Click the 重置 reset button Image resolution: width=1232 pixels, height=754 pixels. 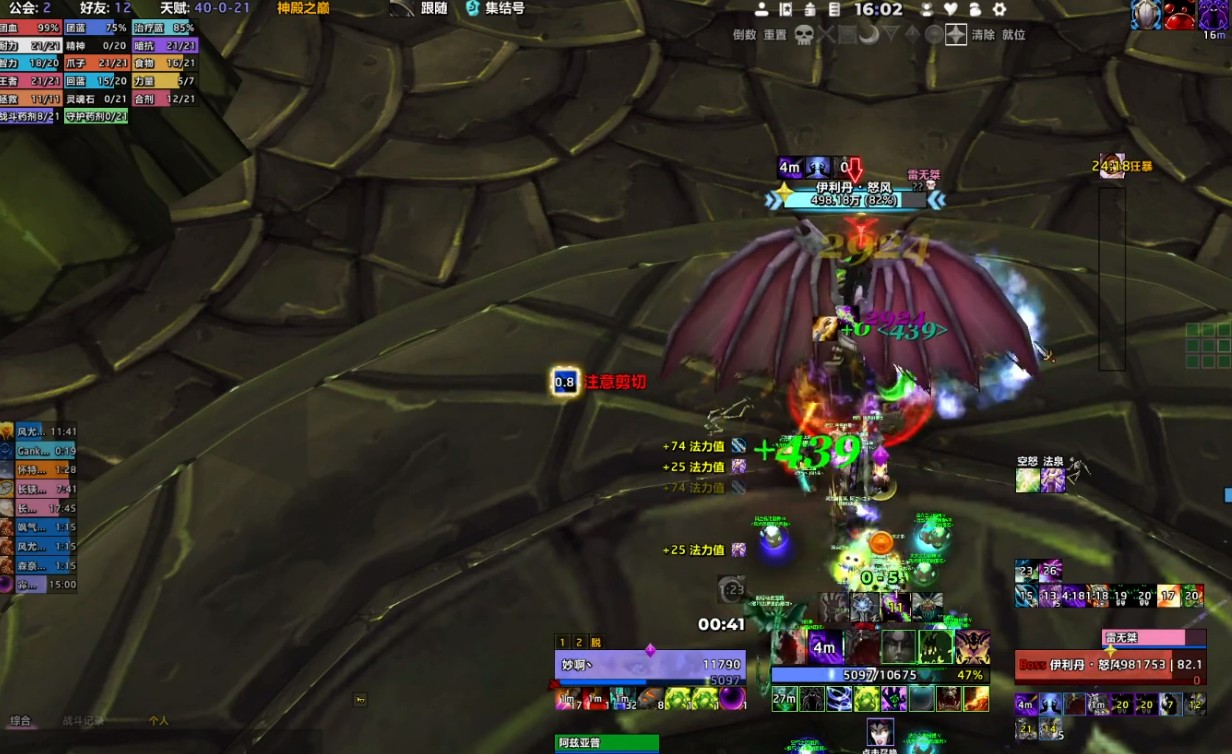[x=775, y=35]
